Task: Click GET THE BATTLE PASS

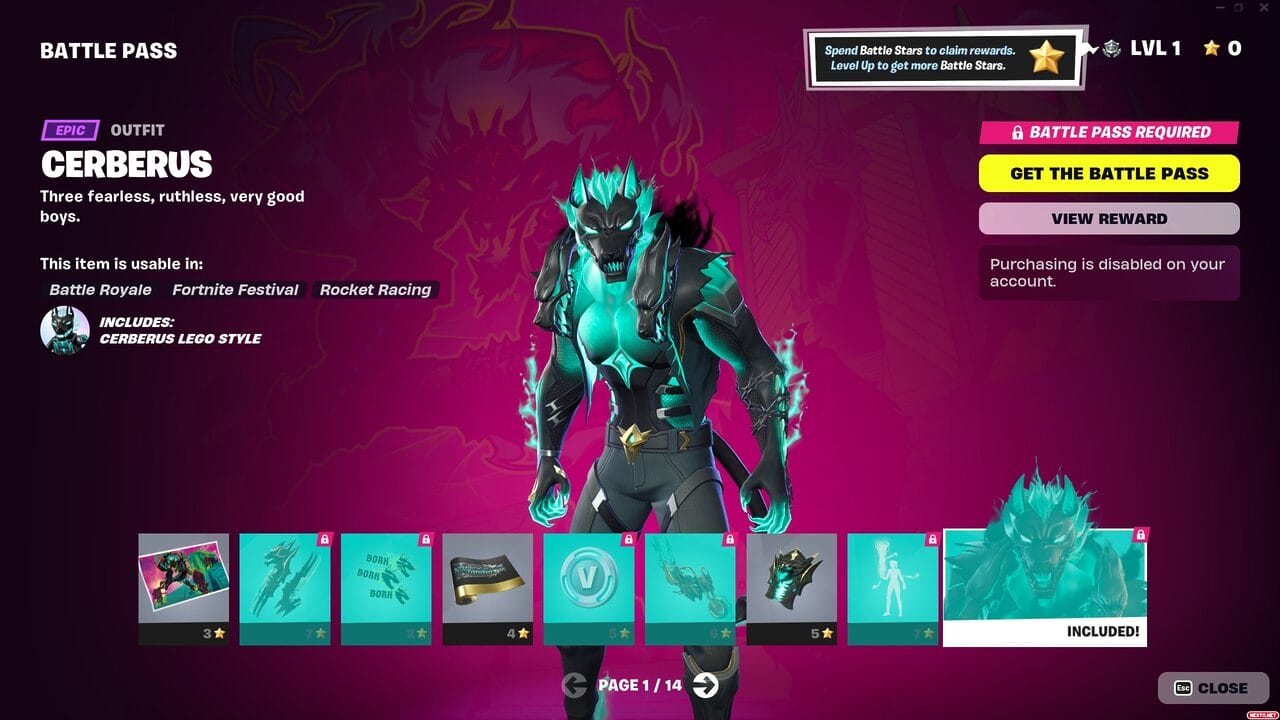Action: click(1109, 173)
